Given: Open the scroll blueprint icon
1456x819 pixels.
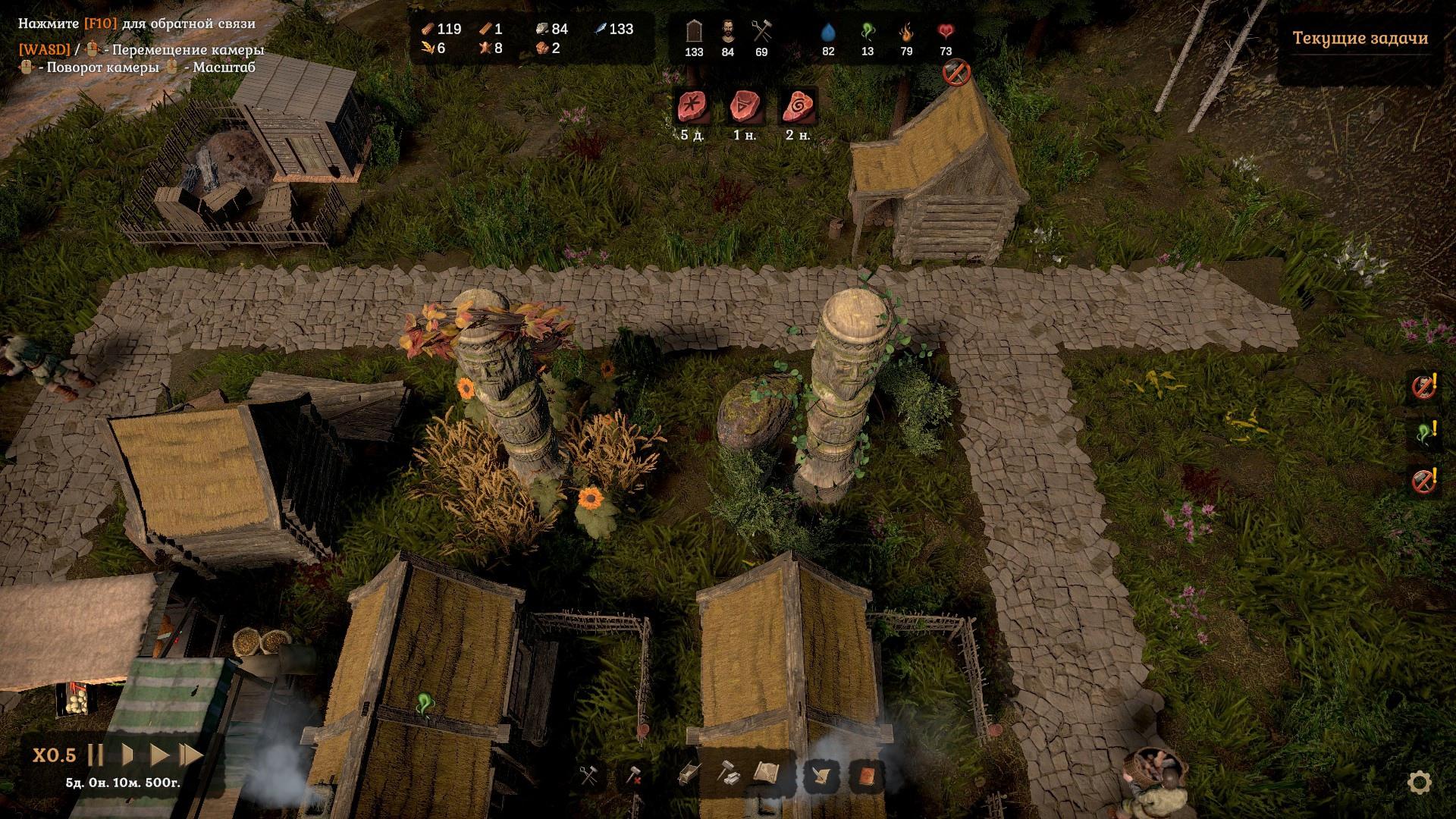Looking at the screenshot, I should pyautogui.click(x=767, y=773).
